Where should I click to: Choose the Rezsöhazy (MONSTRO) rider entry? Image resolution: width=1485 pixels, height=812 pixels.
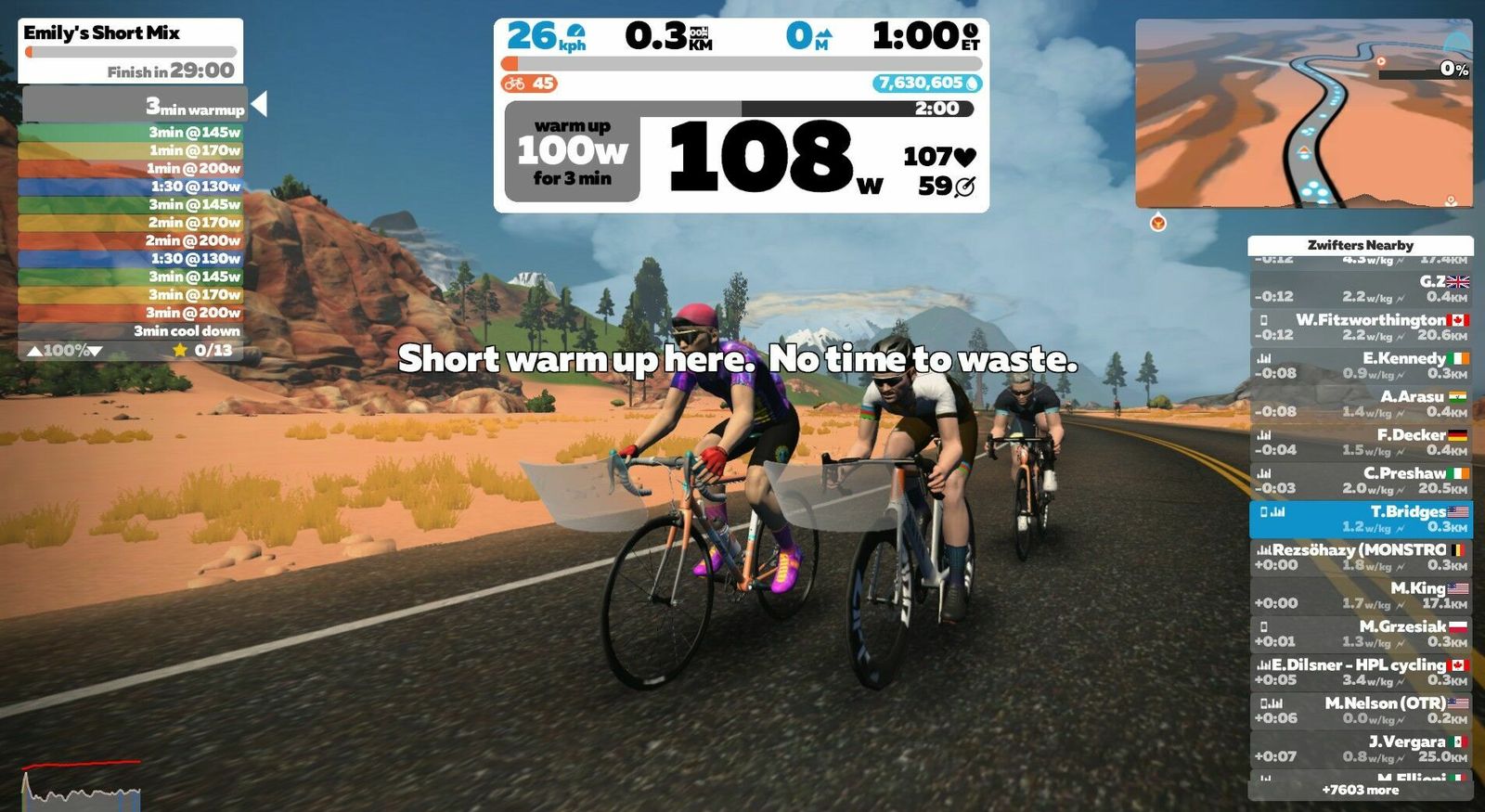(x=1361, y=557)
